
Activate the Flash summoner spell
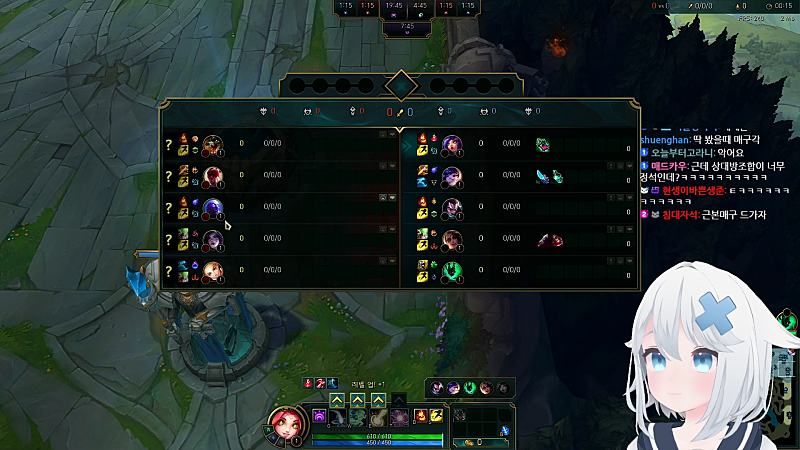(435, 416)
